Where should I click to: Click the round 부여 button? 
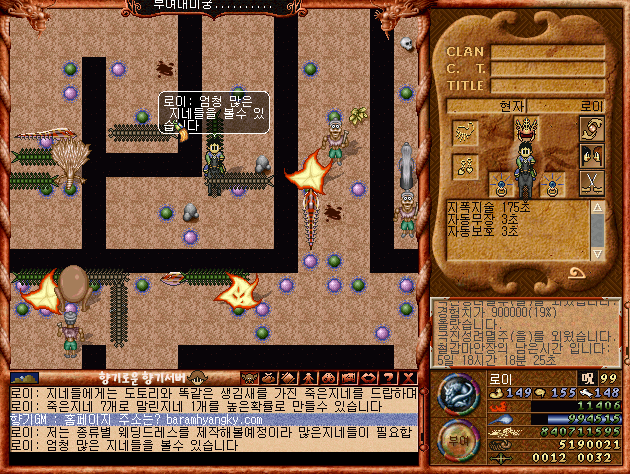click(455, 439)
